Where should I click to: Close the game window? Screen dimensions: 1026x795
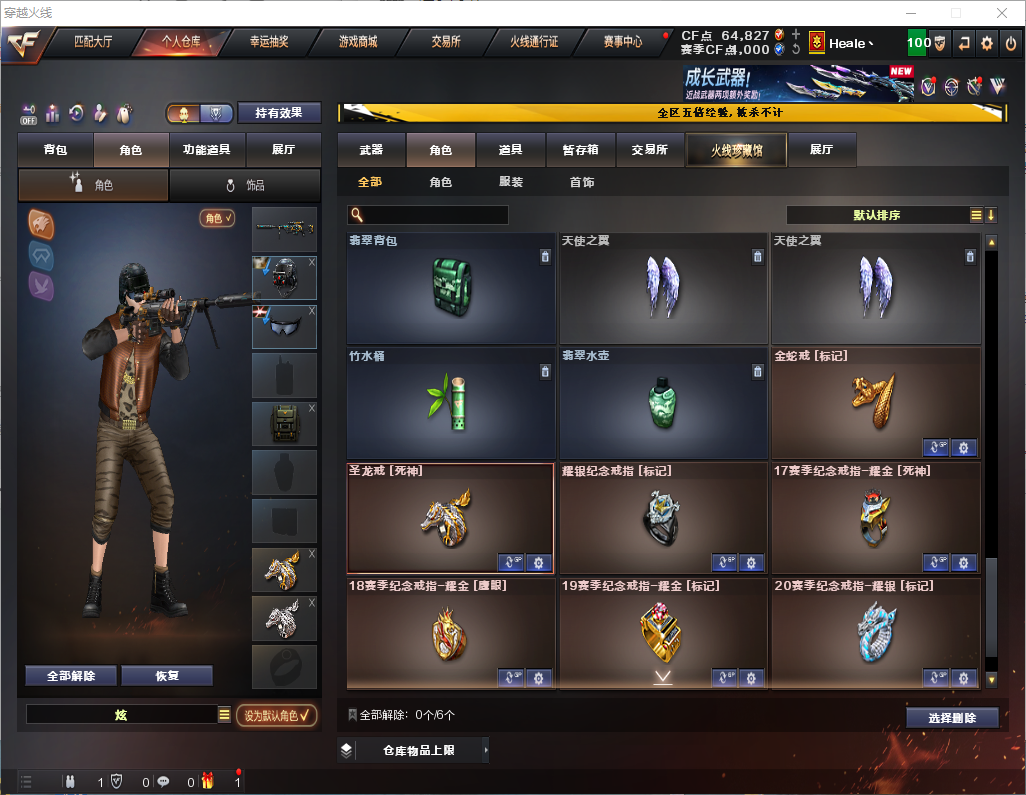click(x=1001, y=13)
